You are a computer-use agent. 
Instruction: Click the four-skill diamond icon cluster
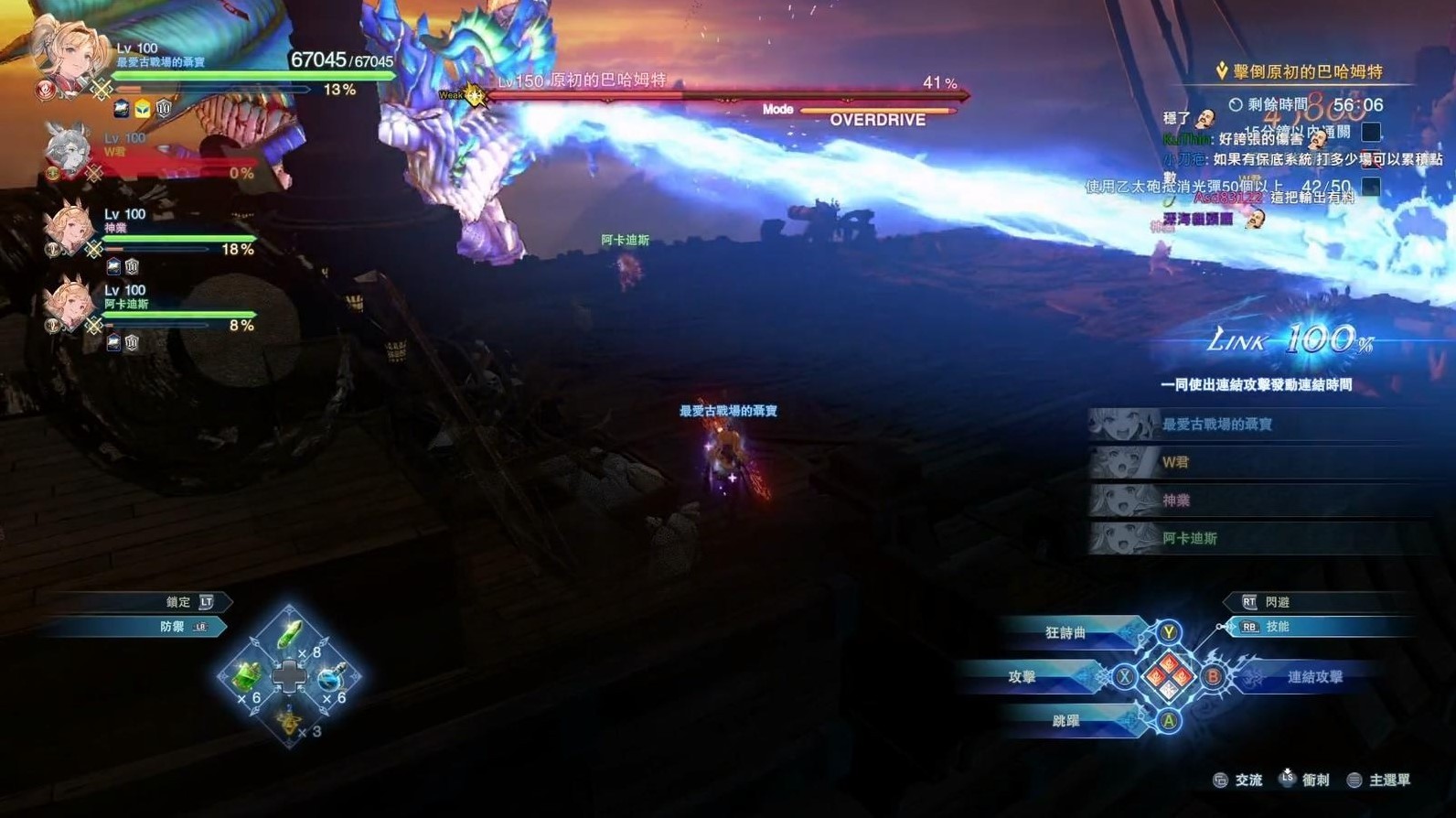click(x=1169, y=677)
